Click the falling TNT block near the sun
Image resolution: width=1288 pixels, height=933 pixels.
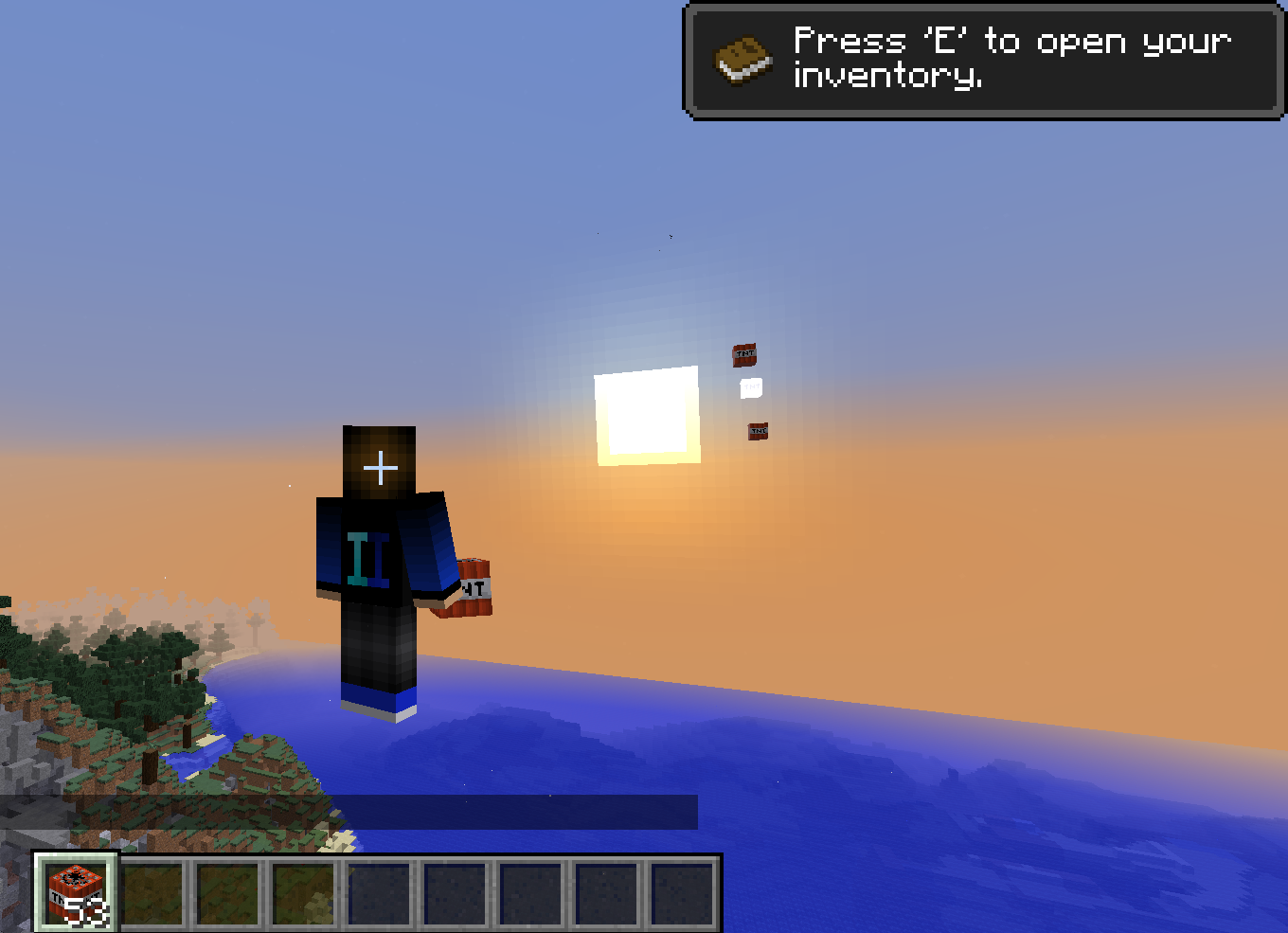point(742,354)
